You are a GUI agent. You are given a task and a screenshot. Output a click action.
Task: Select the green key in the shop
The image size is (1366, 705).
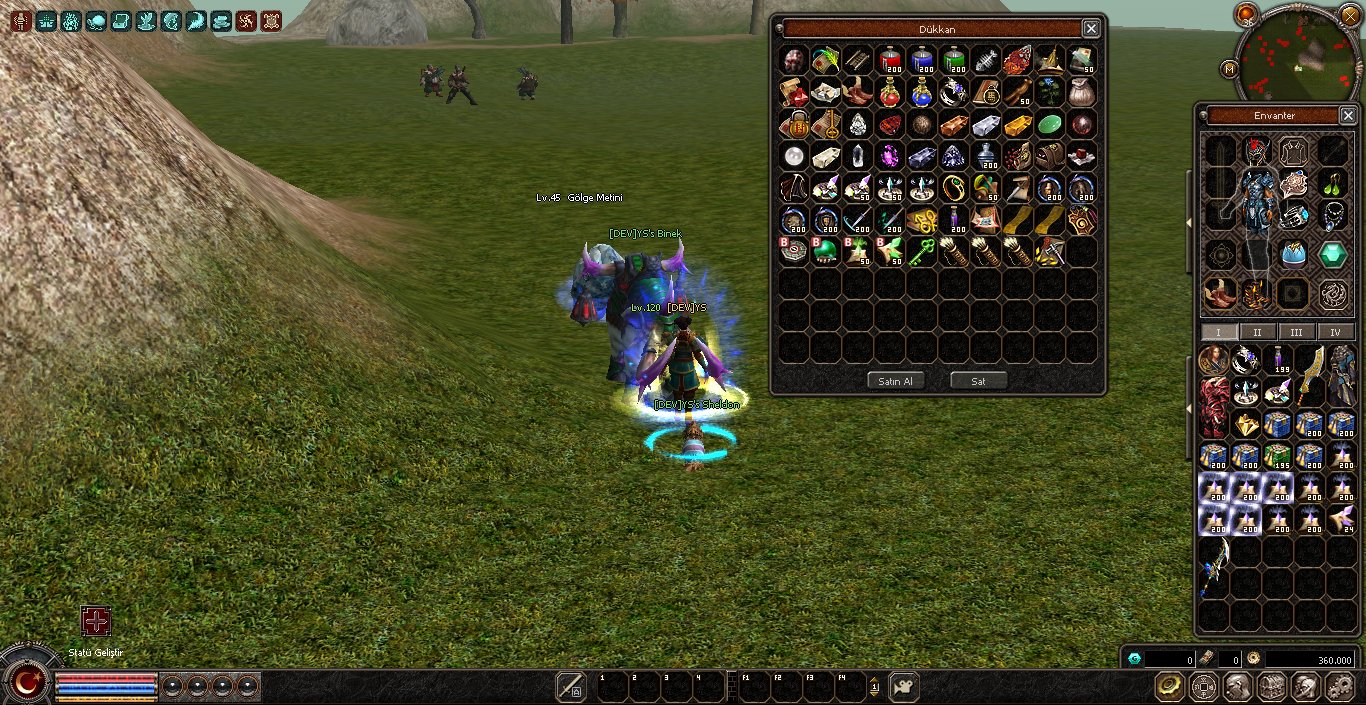(x=922, y=252)
